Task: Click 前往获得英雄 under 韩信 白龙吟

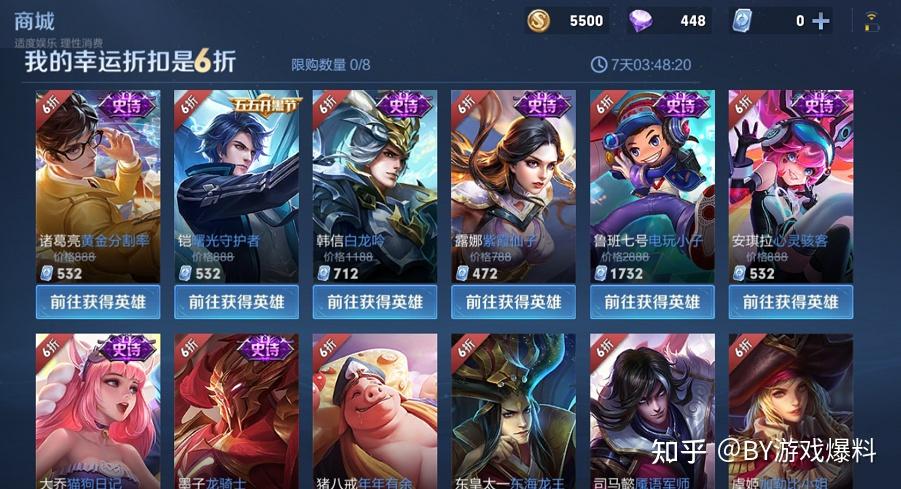Action: point(375,301)
